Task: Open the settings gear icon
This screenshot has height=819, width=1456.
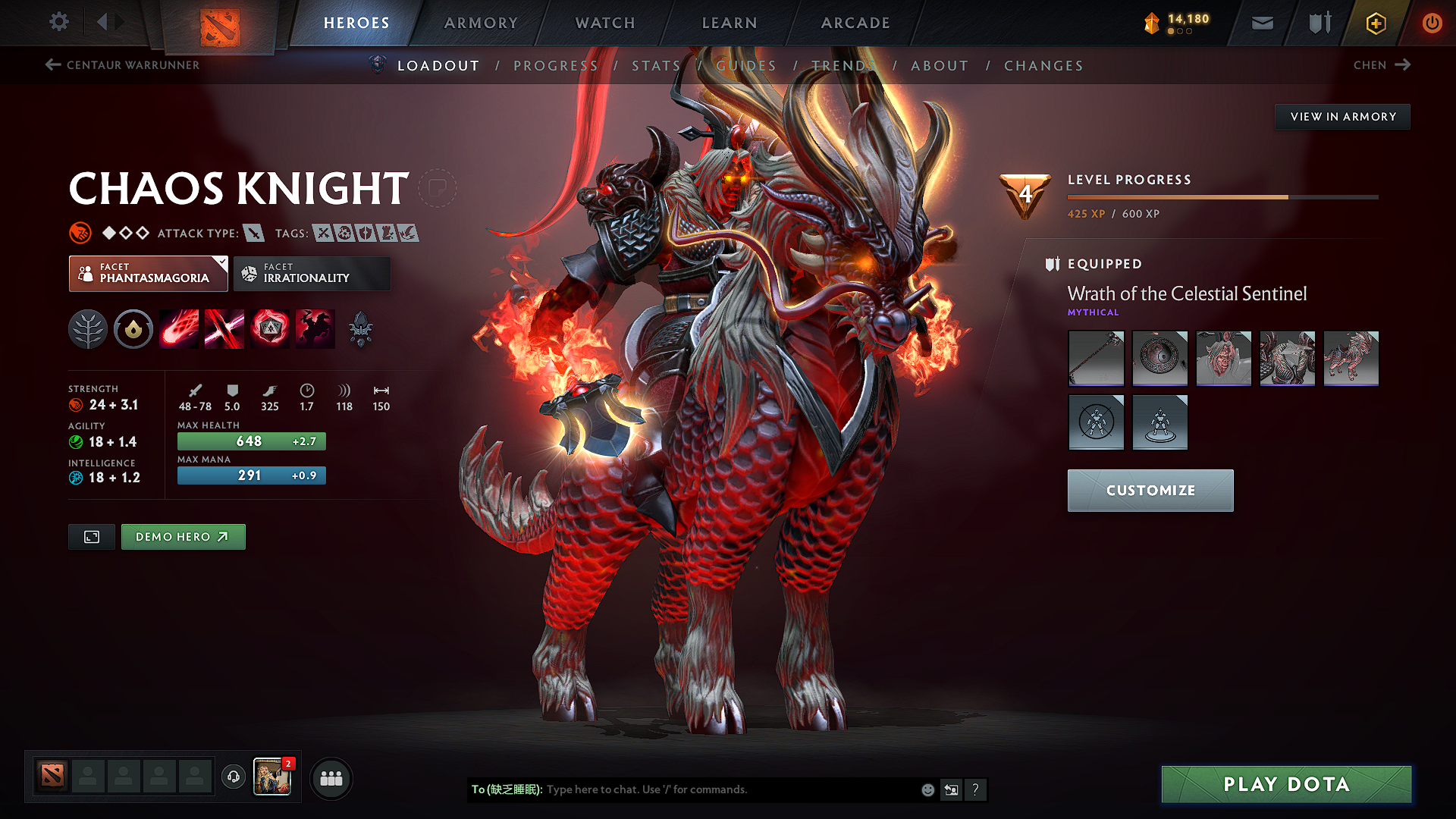Action: pyautogui.click(x=58, y=22)
